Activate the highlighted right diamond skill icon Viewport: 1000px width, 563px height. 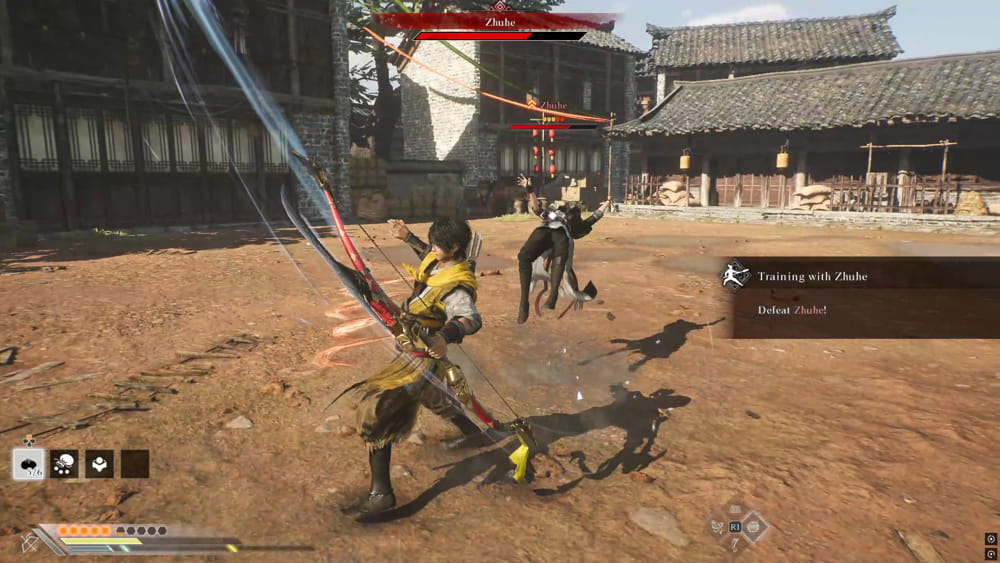click(x=754, y=526)
